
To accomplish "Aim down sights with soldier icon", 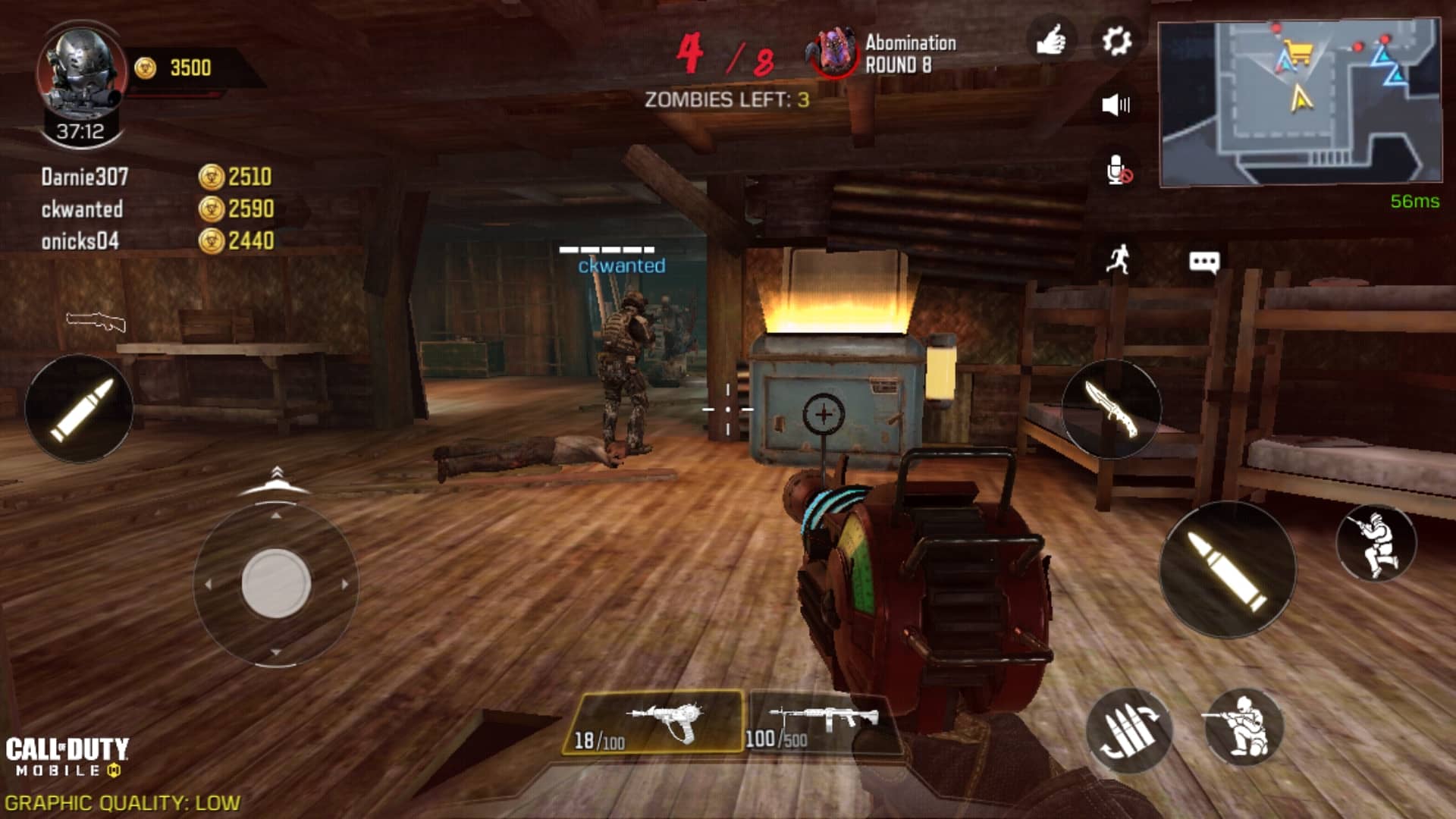I will (x=1376, y=543).
